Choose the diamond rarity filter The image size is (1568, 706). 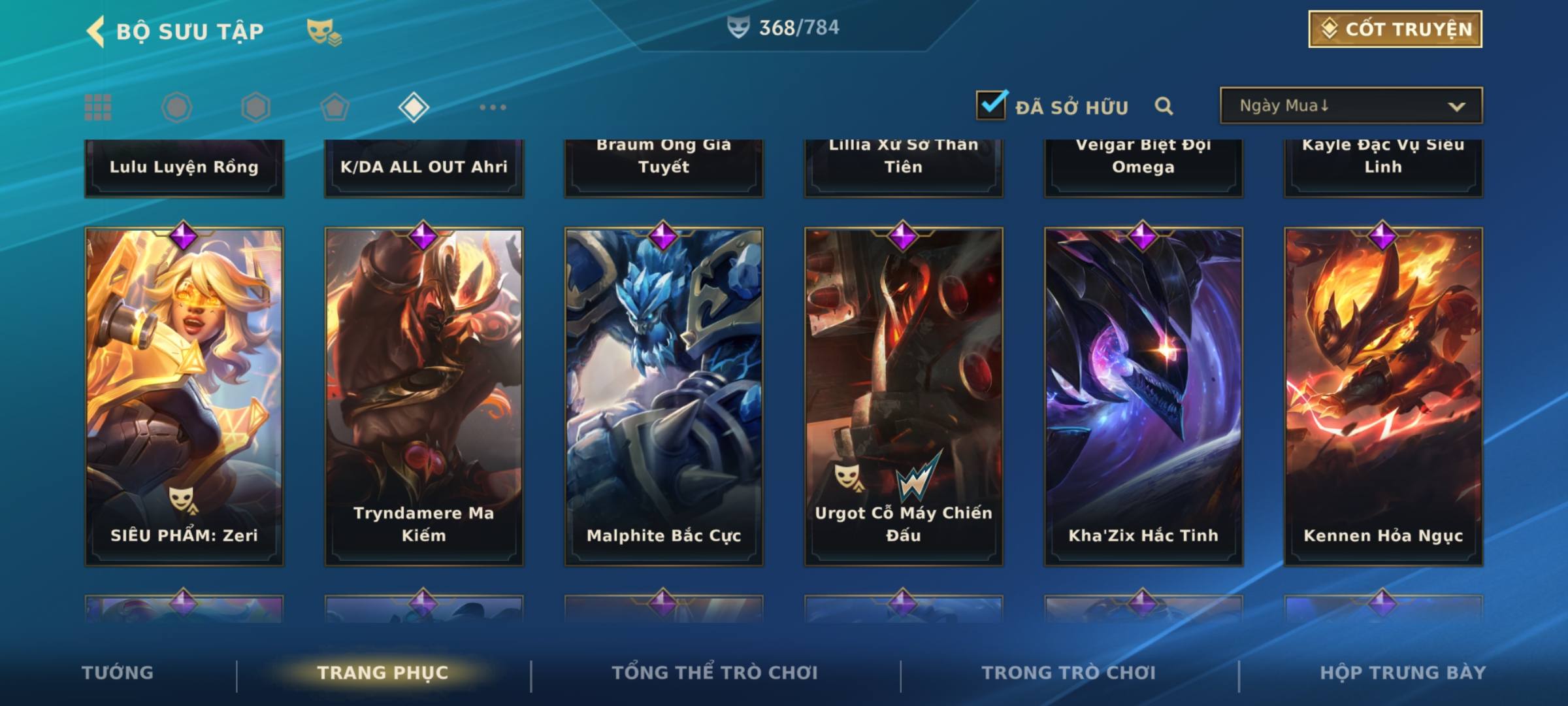[414, 107]
